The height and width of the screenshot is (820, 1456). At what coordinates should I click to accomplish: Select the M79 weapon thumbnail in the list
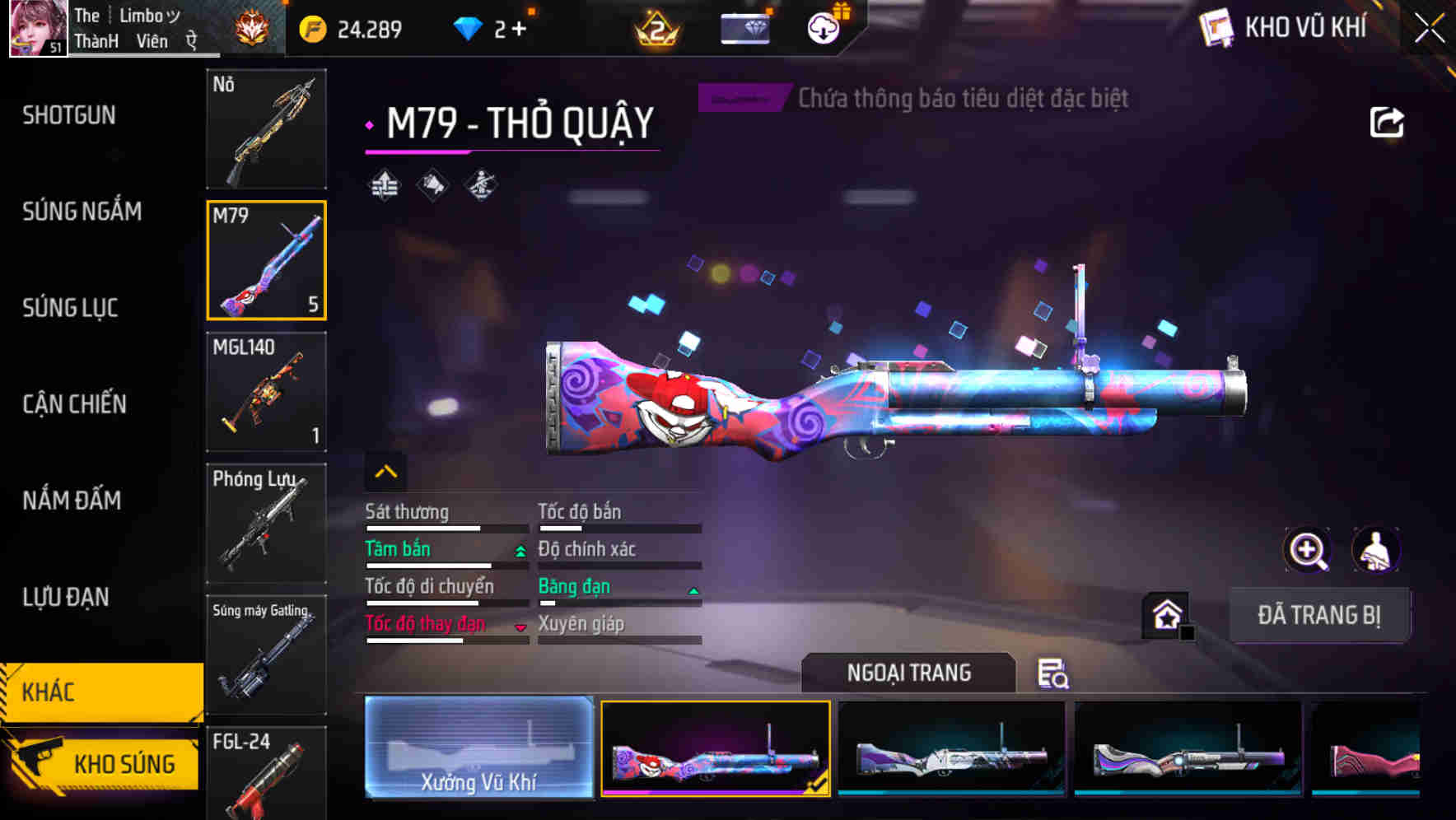(x=266, y=259)
